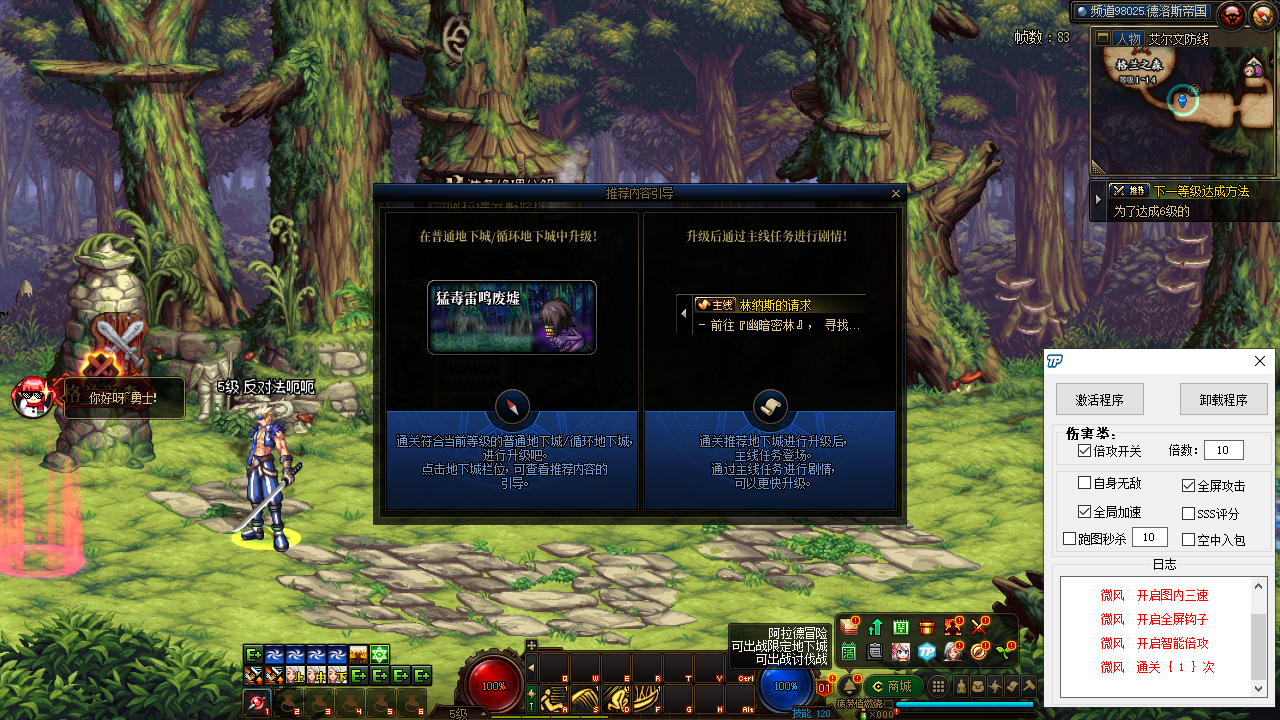The image size is (1280, 720).
Task: Open the green sprout growth icon
Action: pyautogui.click(x=1001, y=651)
